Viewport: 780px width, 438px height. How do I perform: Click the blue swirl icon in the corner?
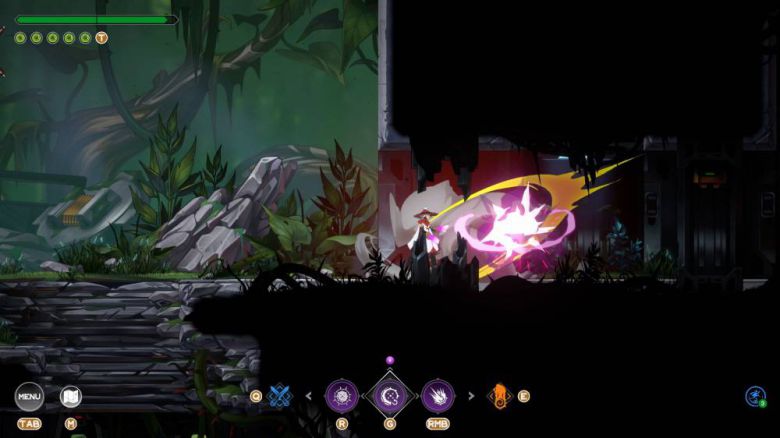click(755, 396)
